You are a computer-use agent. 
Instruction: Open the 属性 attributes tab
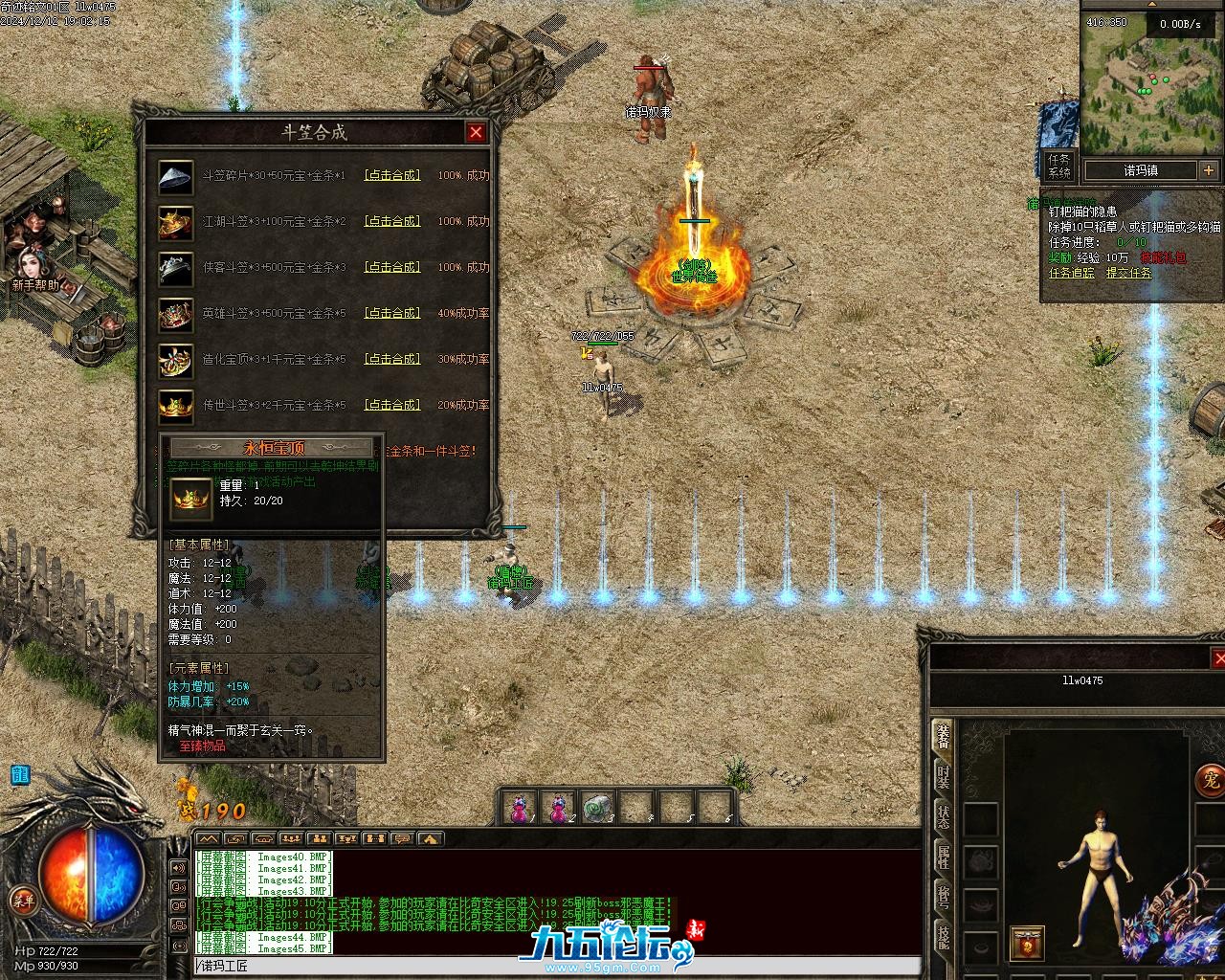point(944,857)
